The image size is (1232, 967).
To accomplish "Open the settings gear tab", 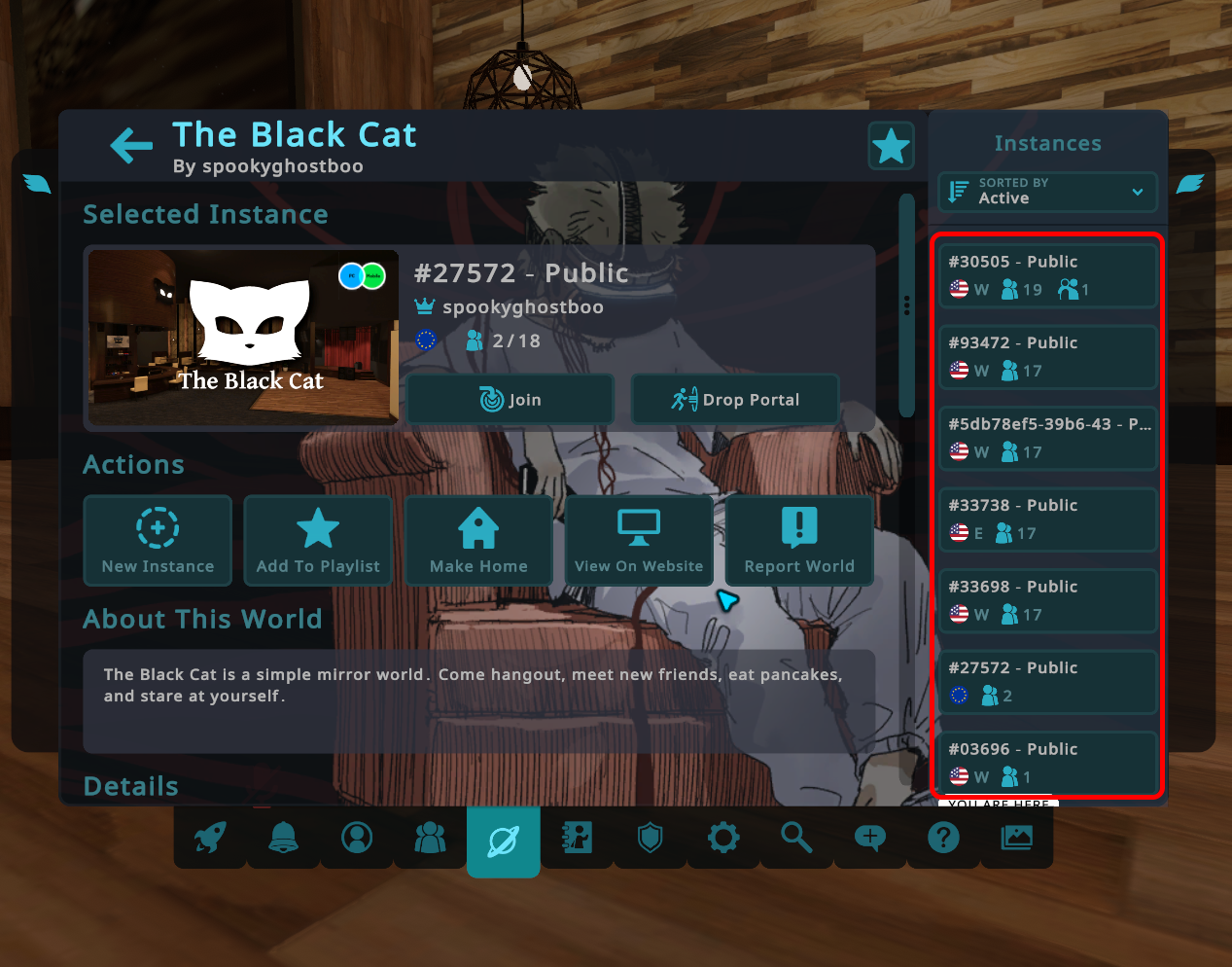I will click(723, 837).
